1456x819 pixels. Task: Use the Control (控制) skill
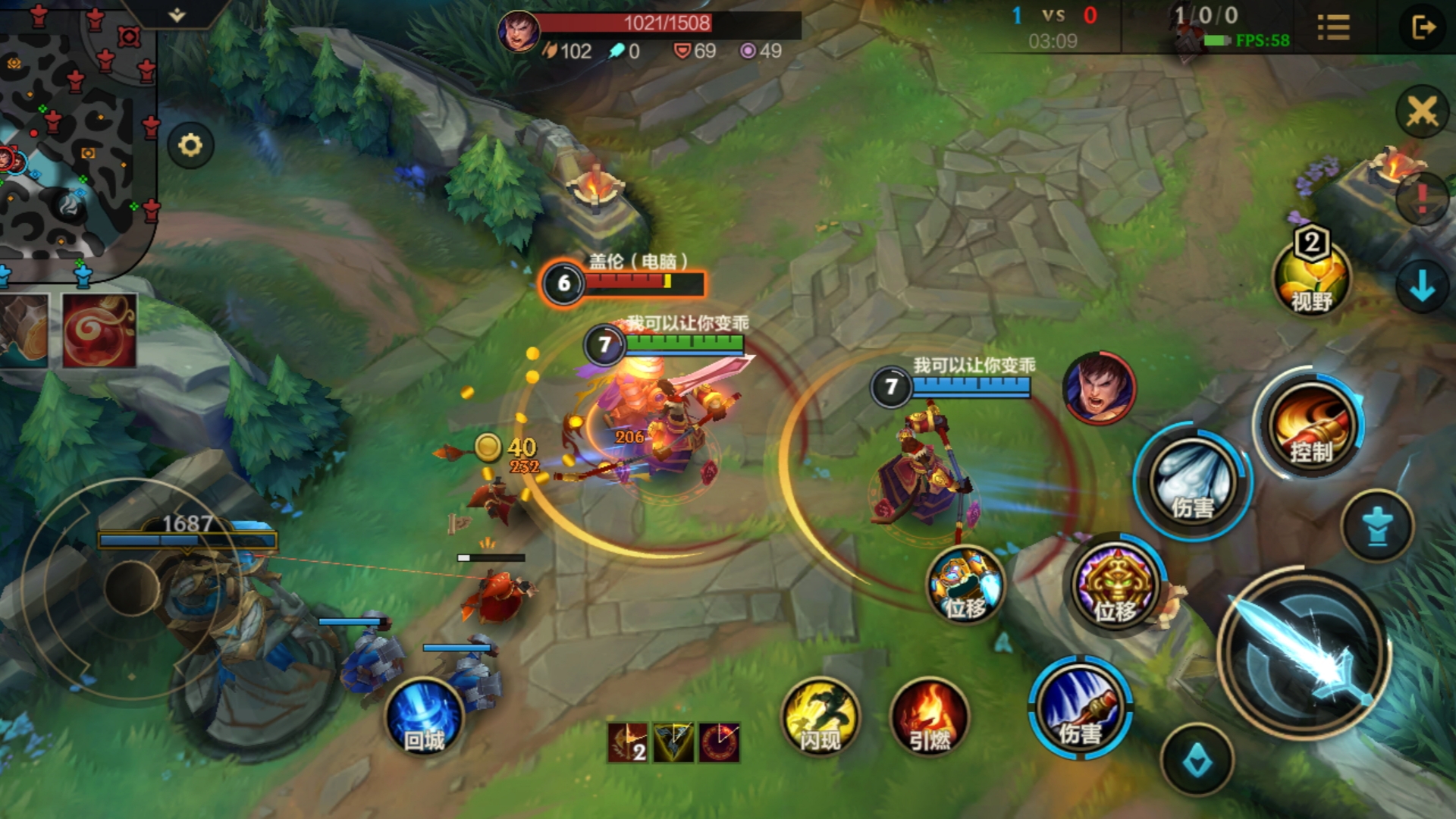point(1310,426)
